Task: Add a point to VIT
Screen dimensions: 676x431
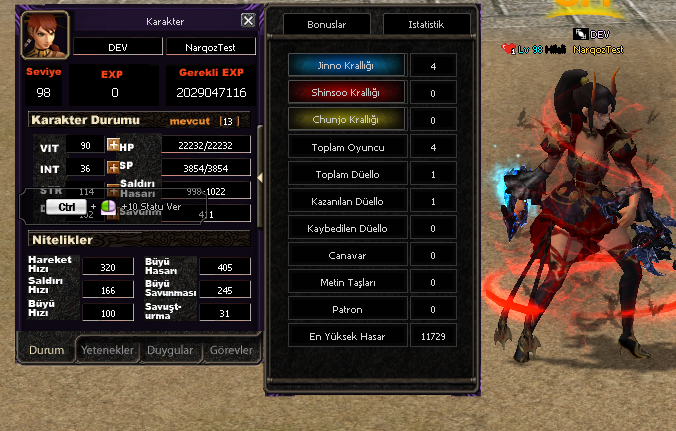Action: click(x=113, y=146)
